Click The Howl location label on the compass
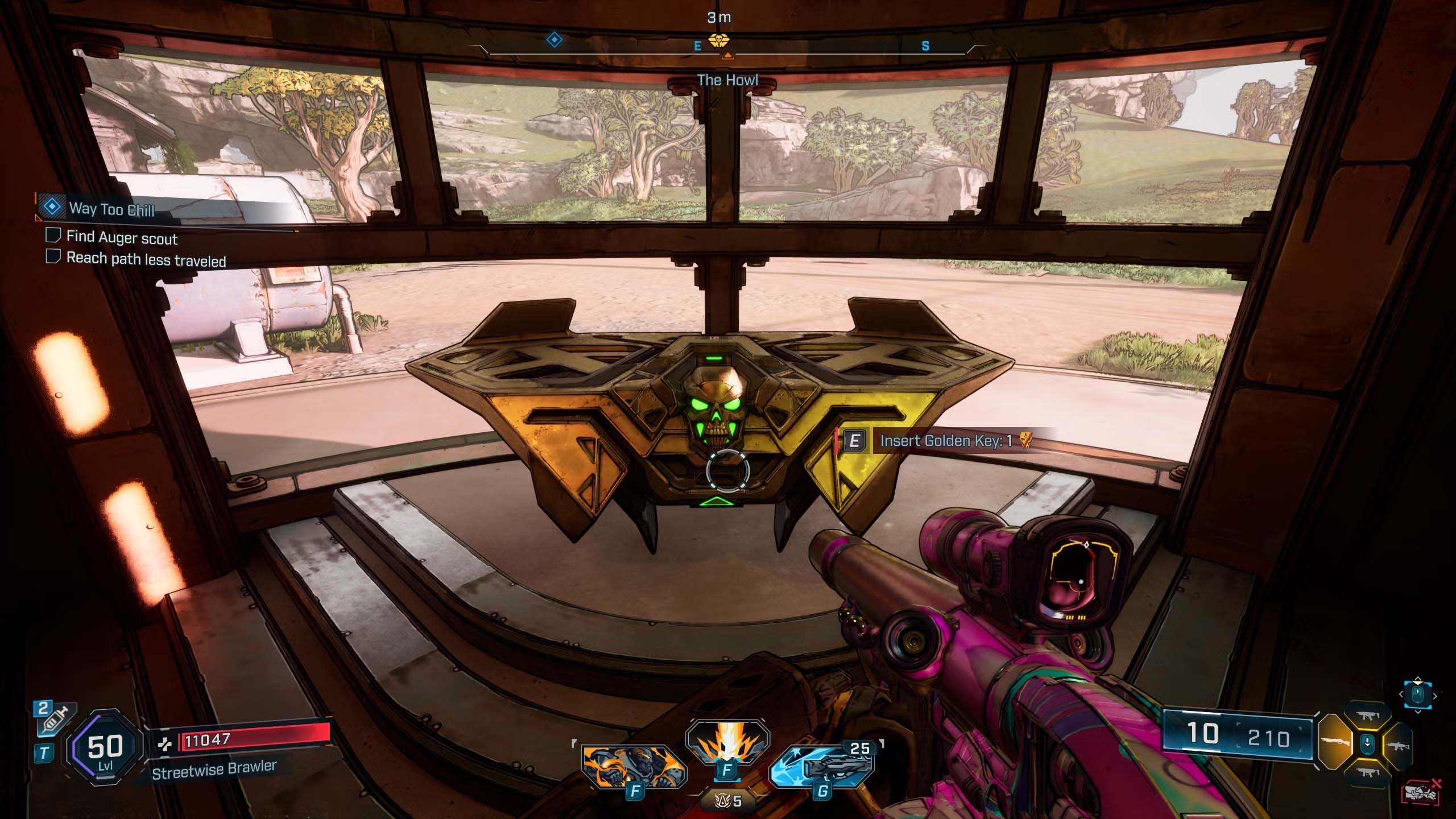Screen dimensions: 1456x819 tap(729, 80)
